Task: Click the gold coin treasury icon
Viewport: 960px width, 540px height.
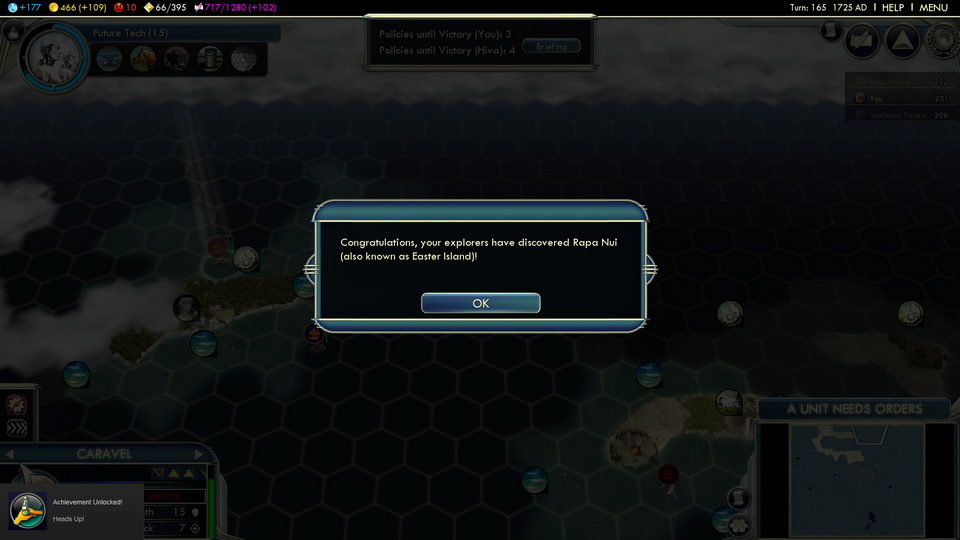Action: point(54,7)
